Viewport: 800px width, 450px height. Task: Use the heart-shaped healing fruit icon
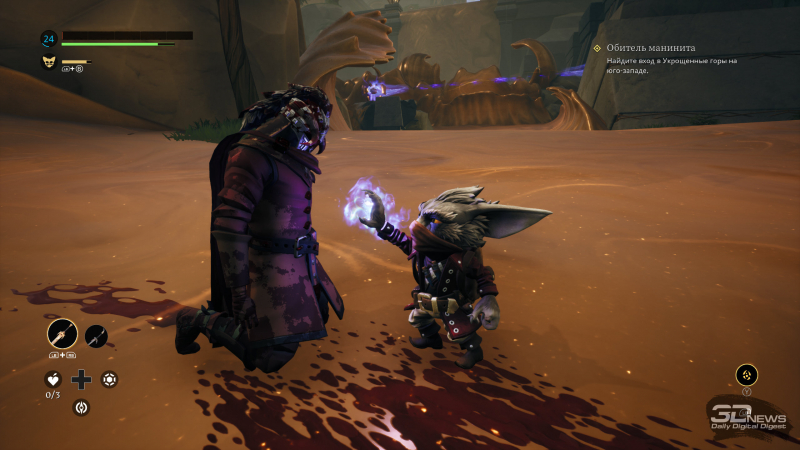click(x=54, y=379)
